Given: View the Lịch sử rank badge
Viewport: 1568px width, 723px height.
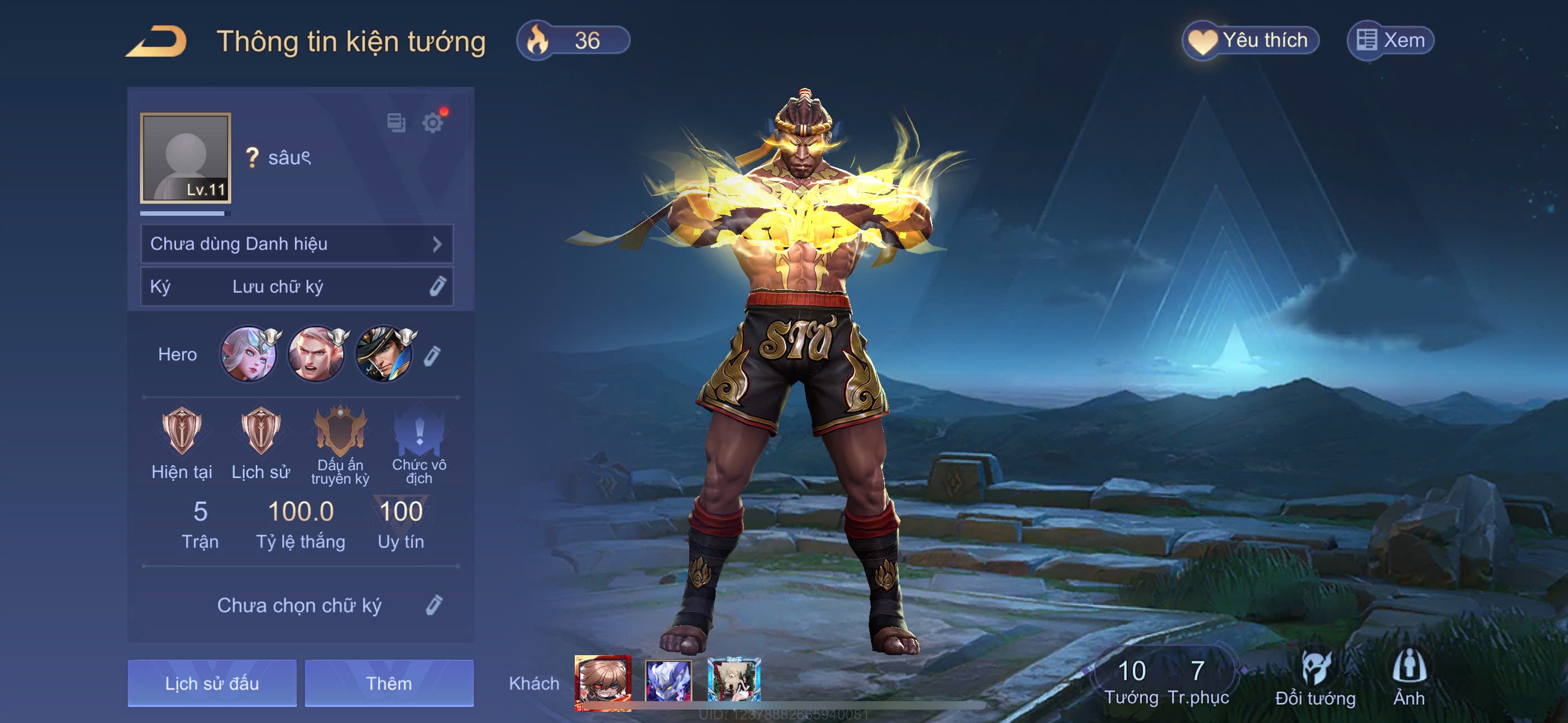Looking at the screenshot, I should [261, 432].
